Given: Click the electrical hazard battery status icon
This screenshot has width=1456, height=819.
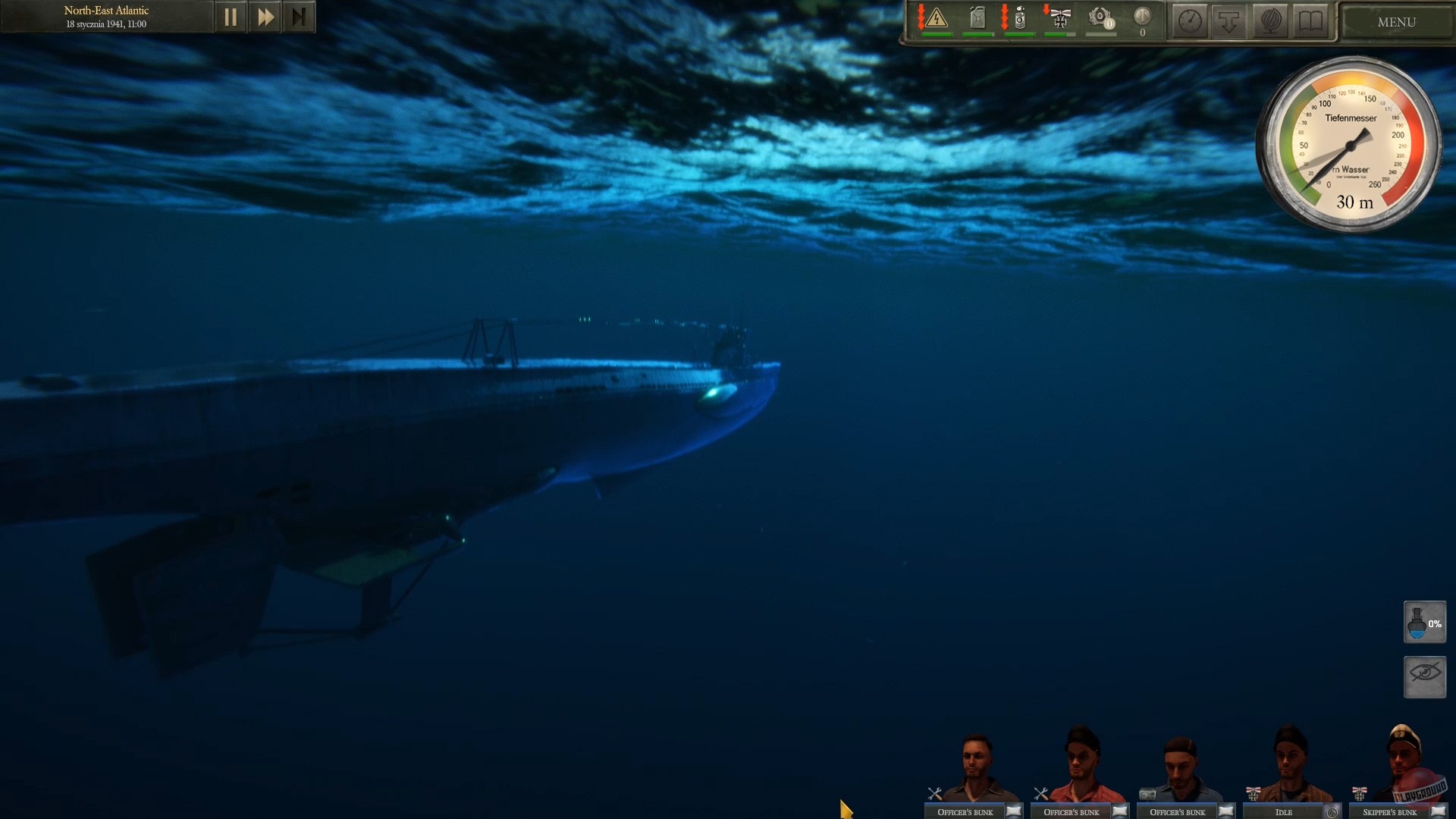Looking at the screenshot, I should pos(937,19).
